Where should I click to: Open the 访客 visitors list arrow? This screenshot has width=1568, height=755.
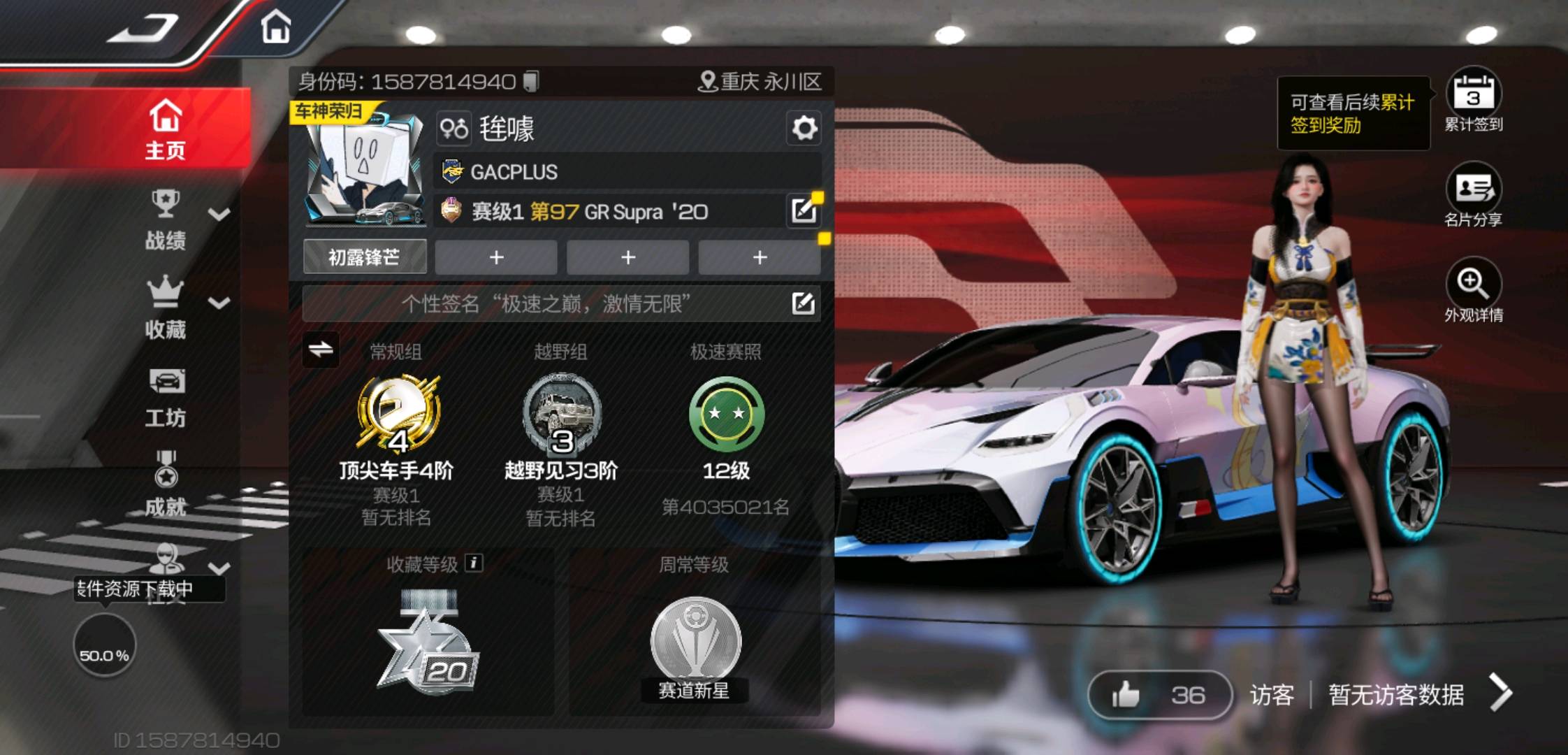point(1500,693)
